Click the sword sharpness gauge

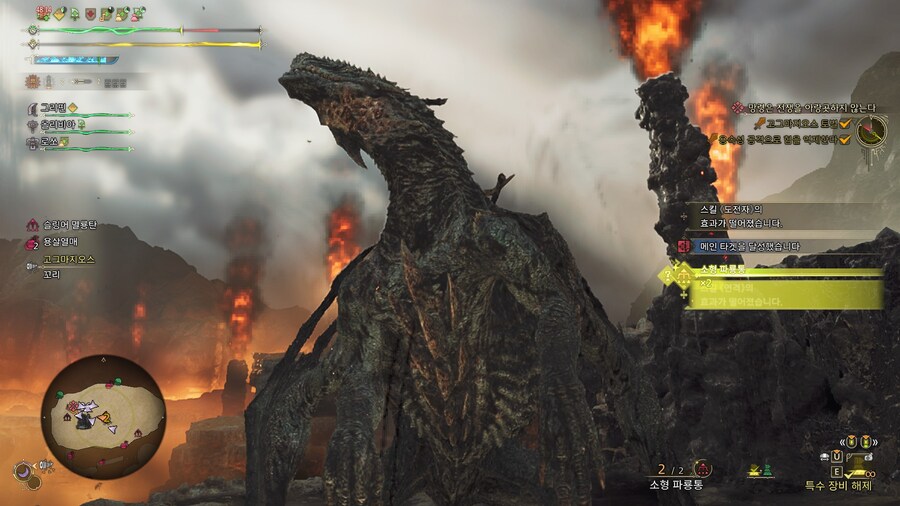(75, 60)
